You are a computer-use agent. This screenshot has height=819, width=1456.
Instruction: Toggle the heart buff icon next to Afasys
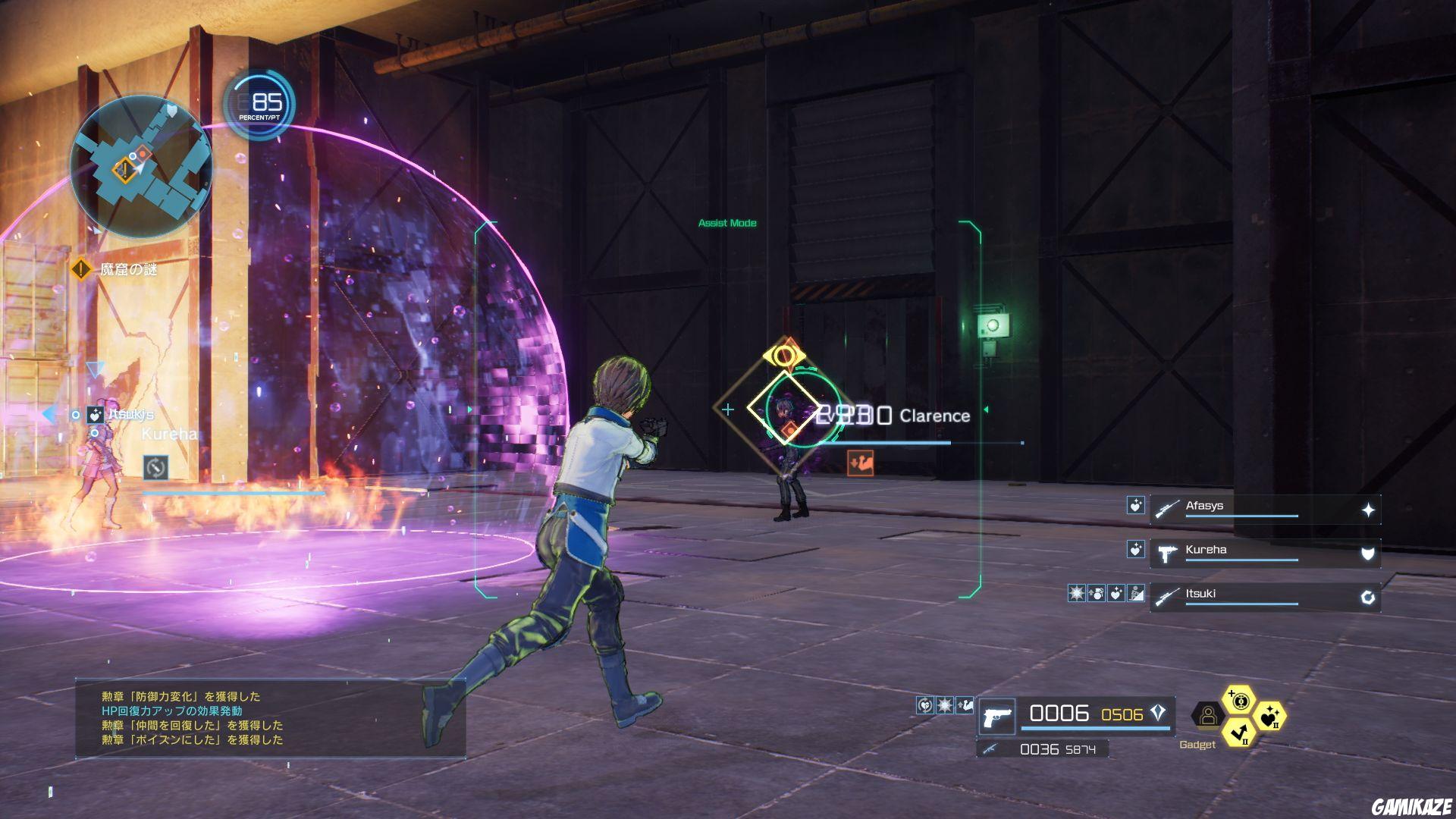click(1137, 506)
